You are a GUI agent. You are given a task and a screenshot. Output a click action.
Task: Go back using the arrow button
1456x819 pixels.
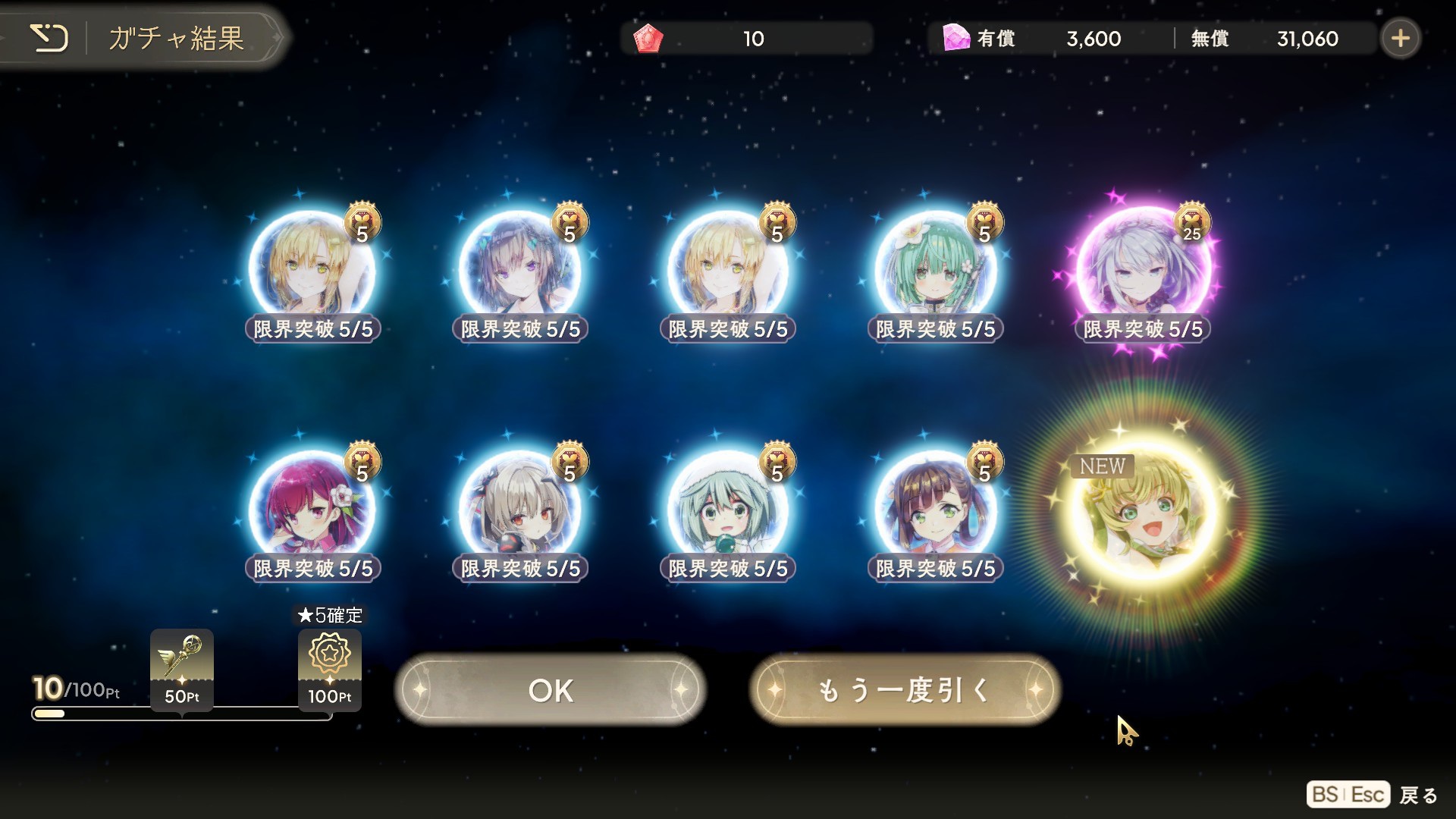click(x=49, y=37)
